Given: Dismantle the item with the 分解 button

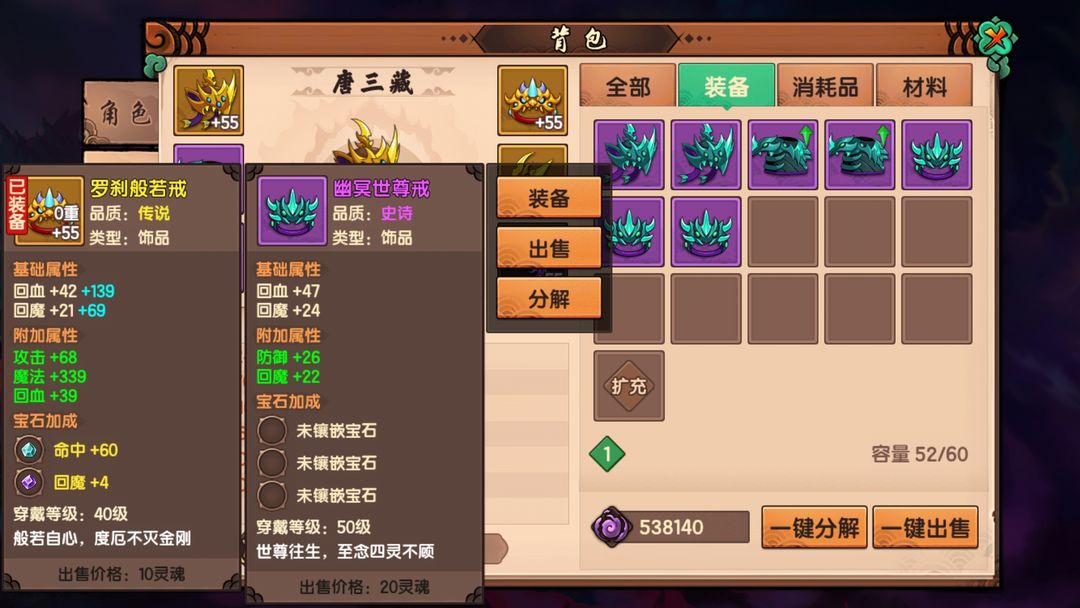Looking at the screenshot, I should [549, 298].
